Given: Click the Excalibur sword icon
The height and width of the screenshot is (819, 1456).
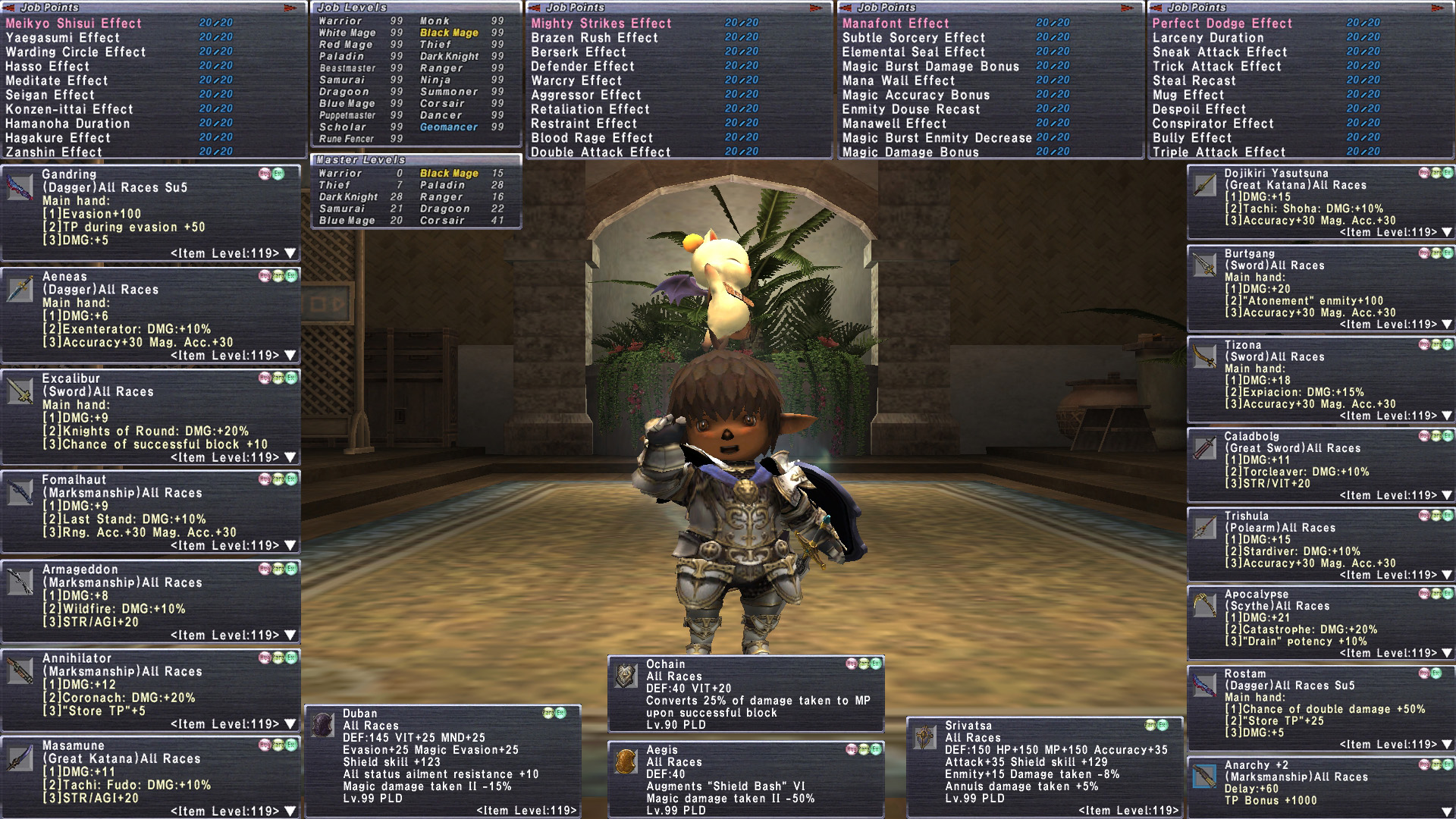Looking at the screenshot, I should [20, 391].
